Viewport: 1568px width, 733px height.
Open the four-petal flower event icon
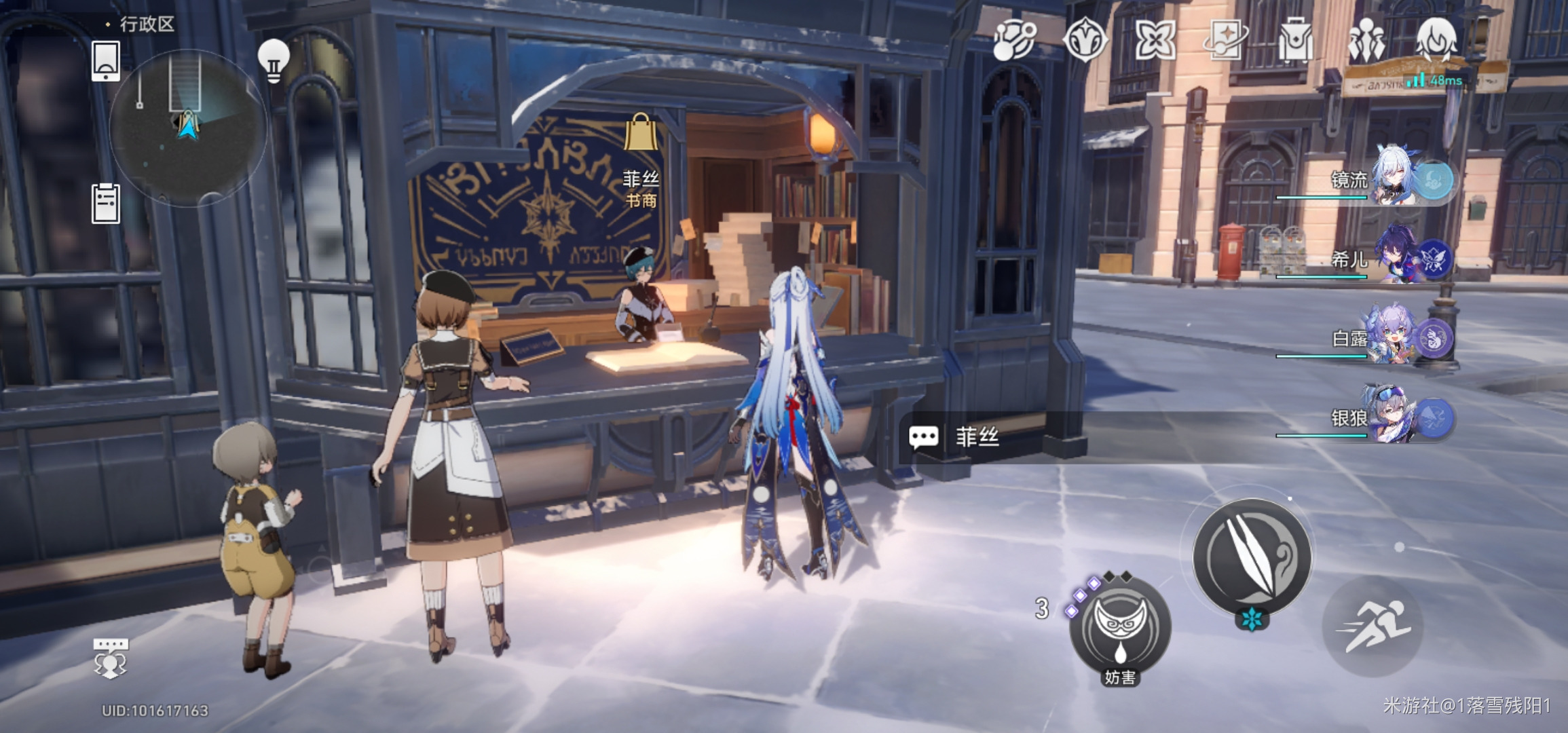point(1155,40)
